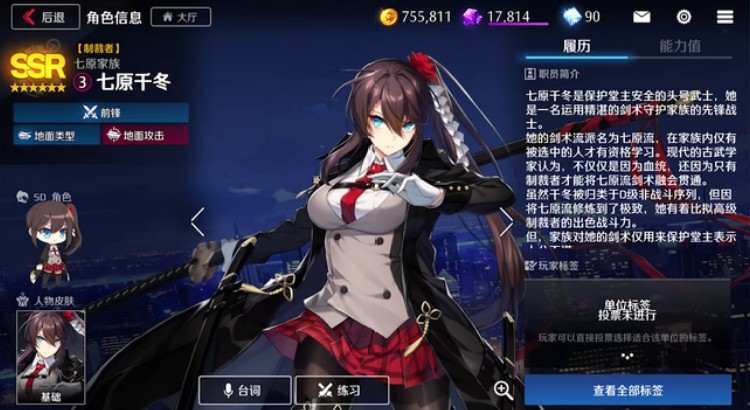Switch to the 能力值 tab
Viewport: 750px width, 410px height.
coord(680,46)
